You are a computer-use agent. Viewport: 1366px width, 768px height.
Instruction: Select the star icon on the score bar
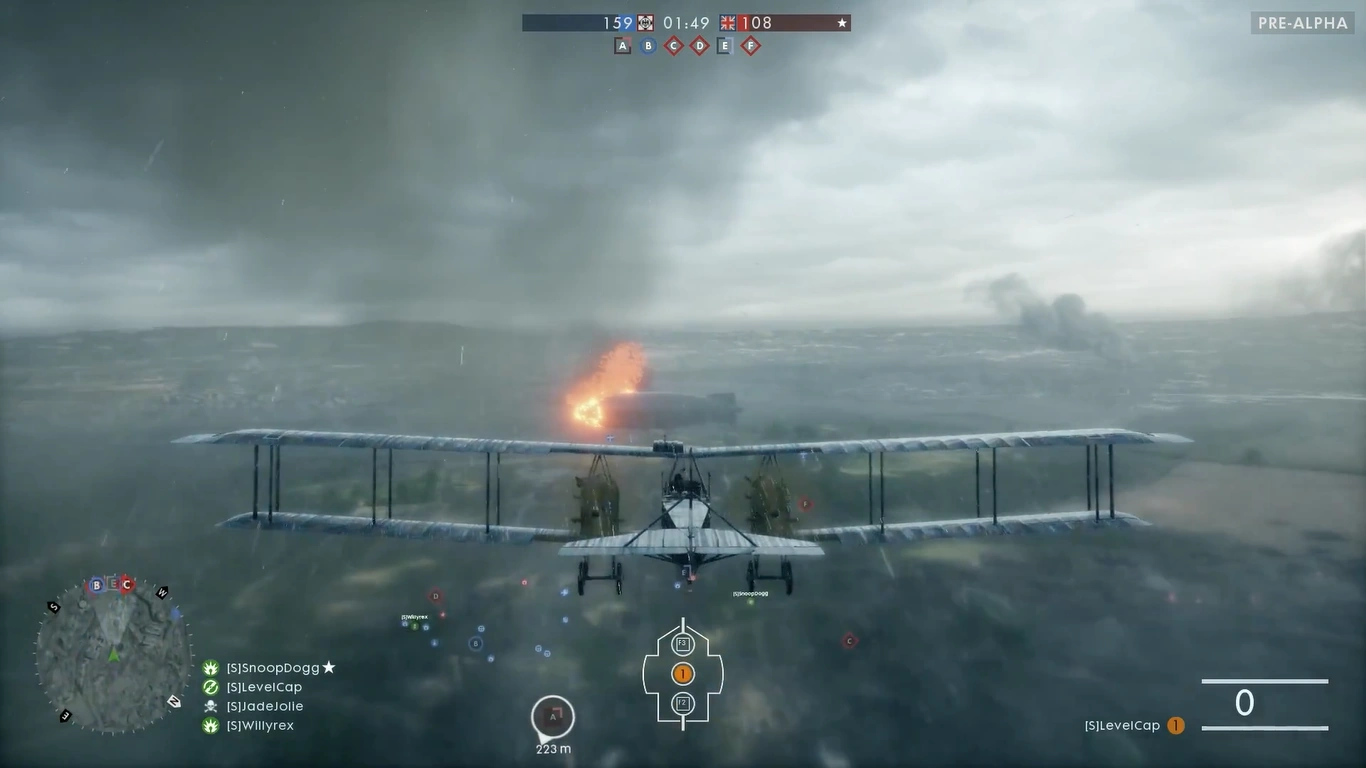click(x=841, y=23)
